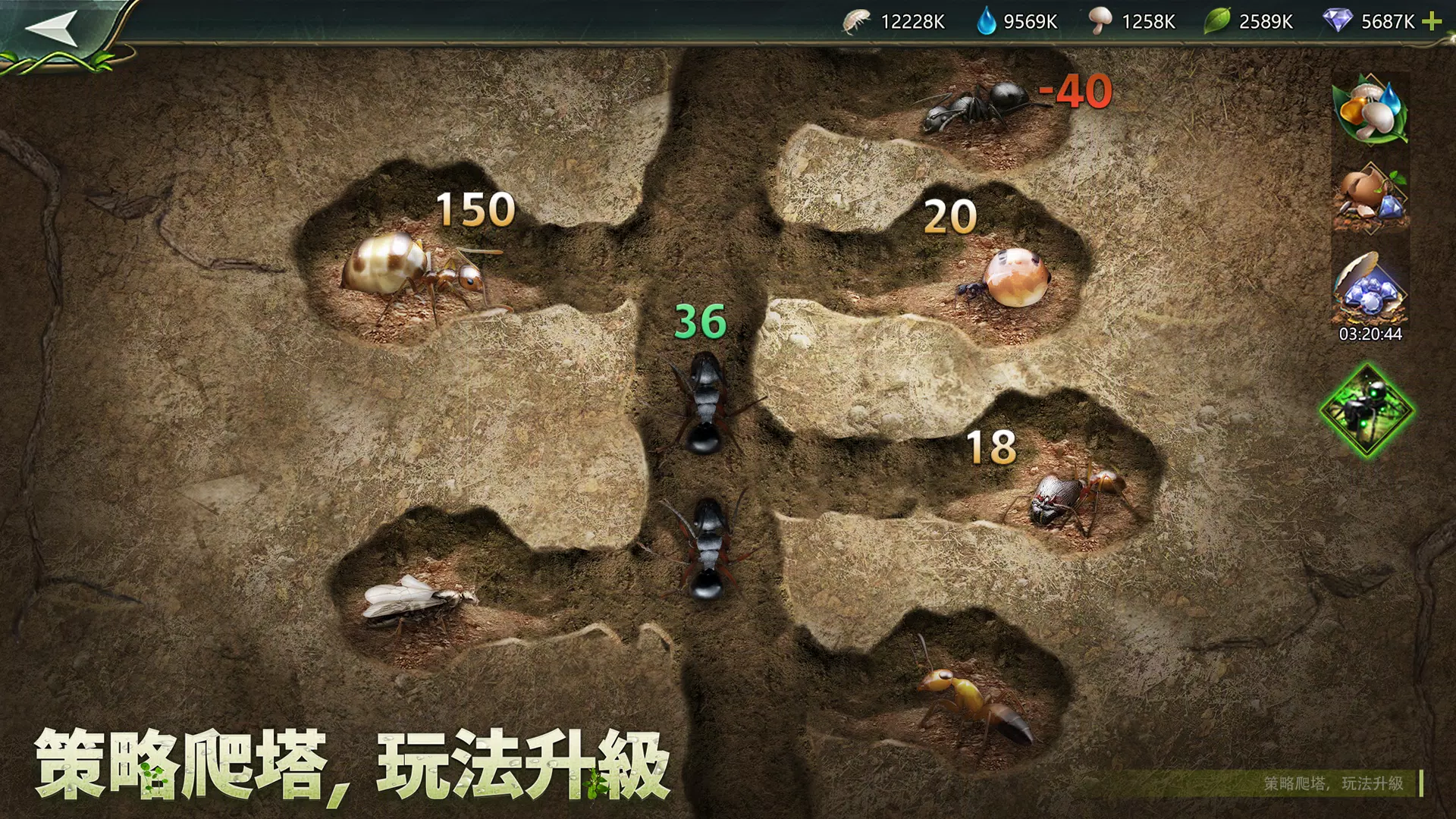
Task: Click the back arrow in the top-left corner
Action: tap(53, 27)
